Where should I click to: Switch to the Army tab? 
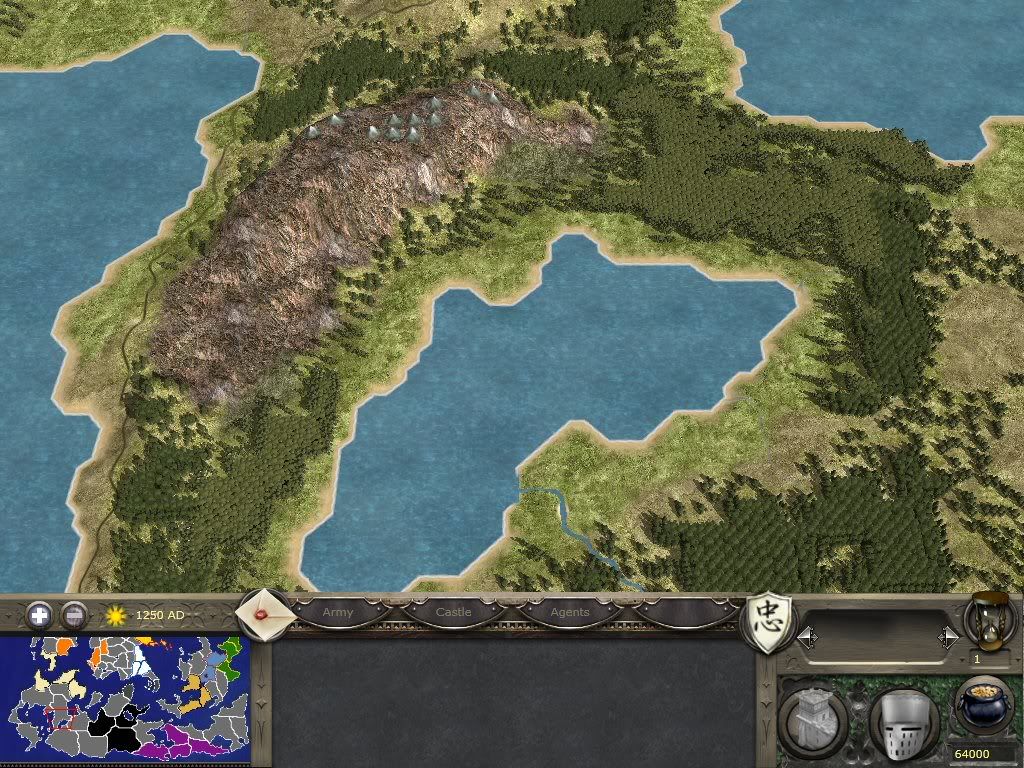(338, 612)
